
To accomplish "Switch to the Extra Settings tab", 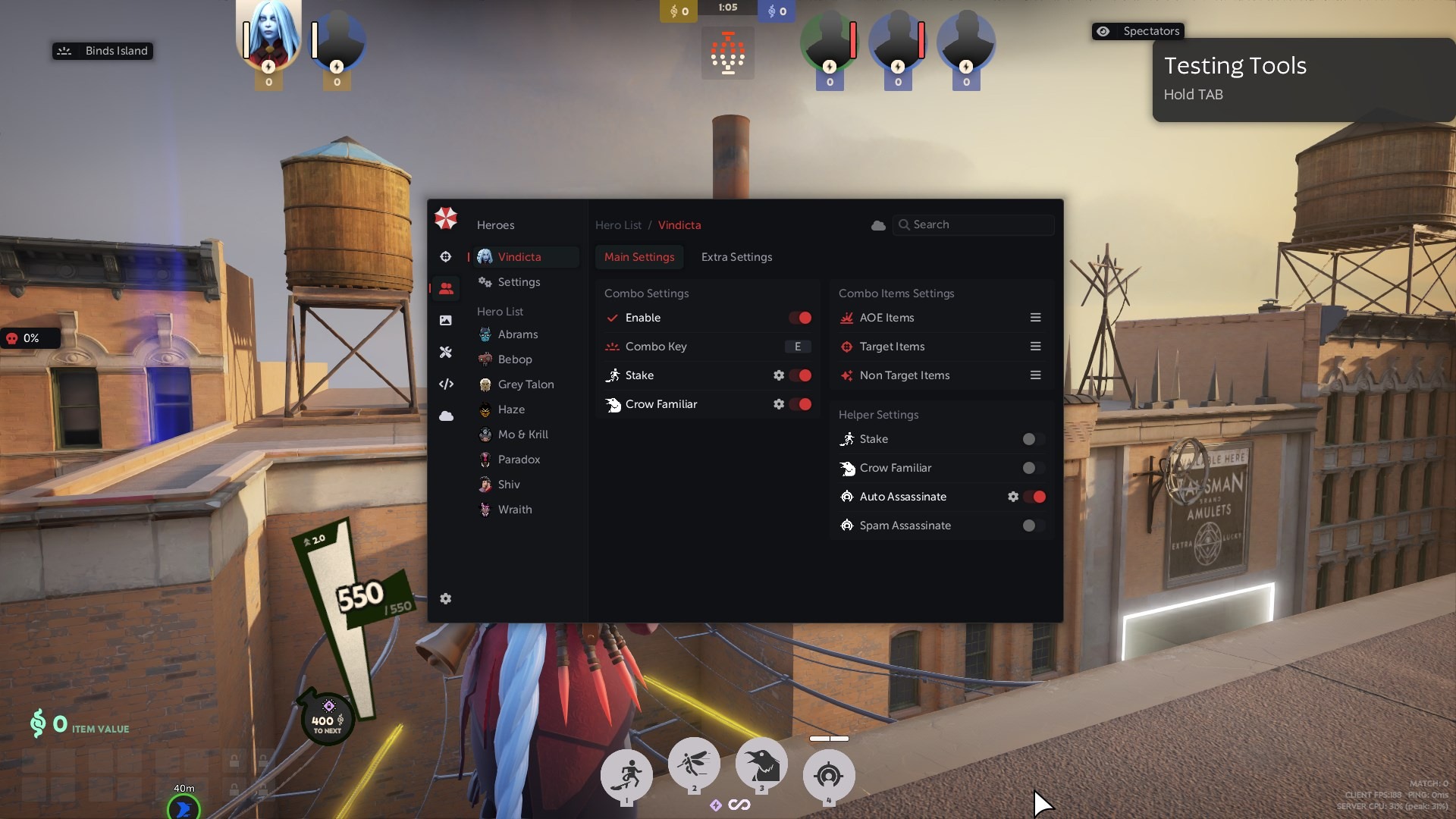I will pos(736,257).
